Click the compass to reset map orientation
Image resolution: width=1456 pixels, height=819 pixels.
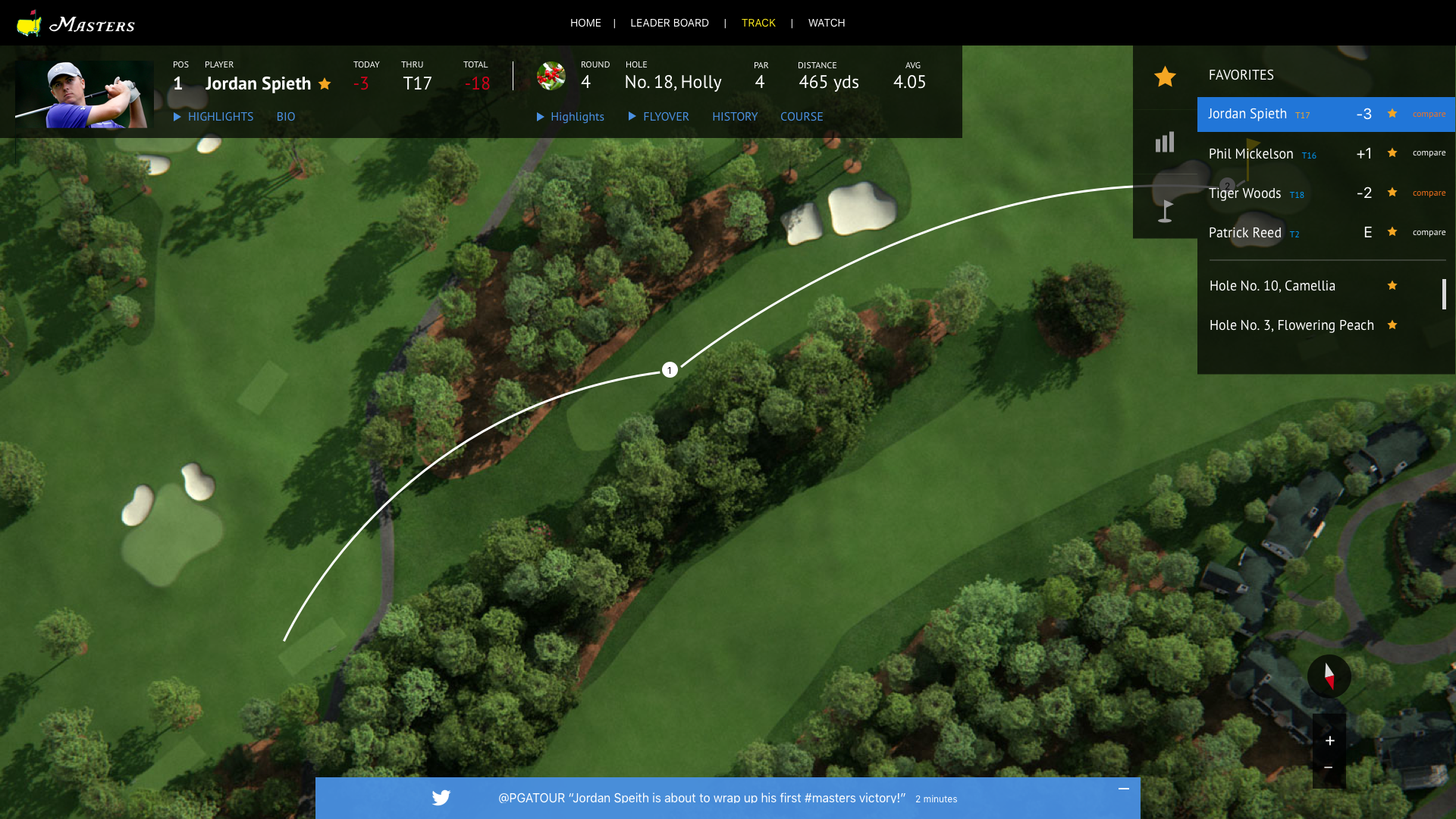coord(1329,676)
